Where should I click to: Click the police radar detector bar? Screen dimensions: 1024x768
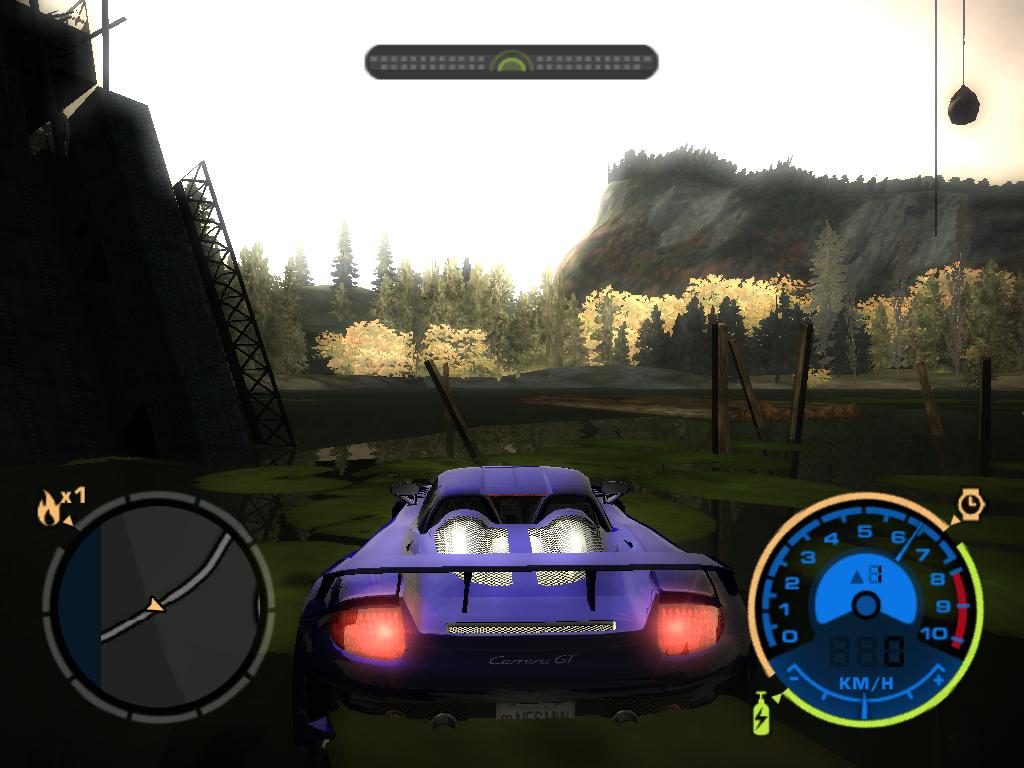click(511, 62)
